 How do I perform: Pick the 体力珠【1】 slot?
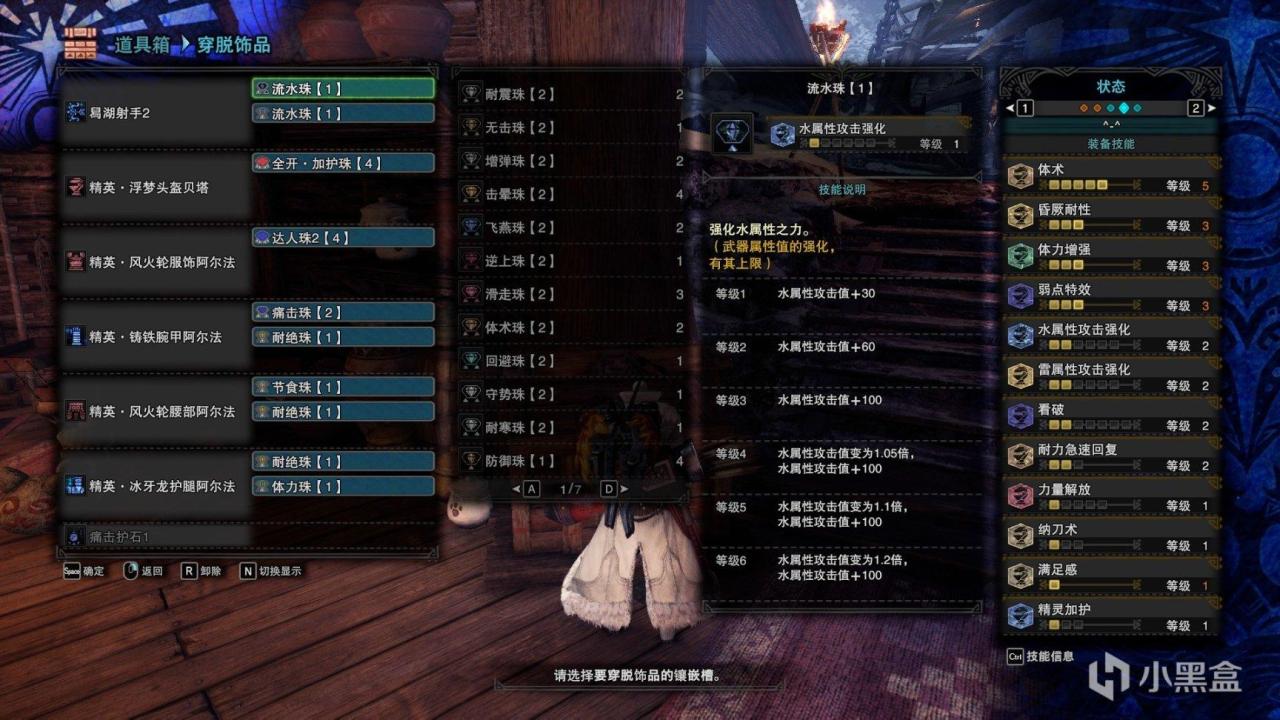point(343,486)
